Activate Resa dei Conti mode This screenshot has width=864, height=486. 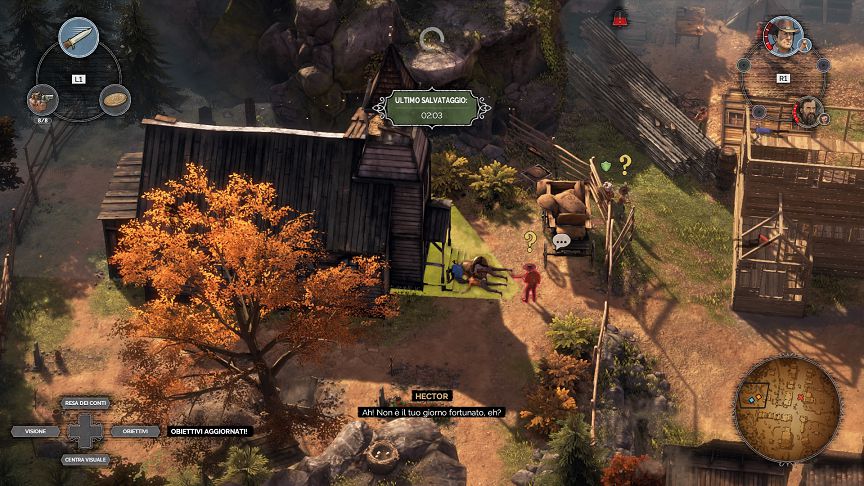(x=85, y=402)
